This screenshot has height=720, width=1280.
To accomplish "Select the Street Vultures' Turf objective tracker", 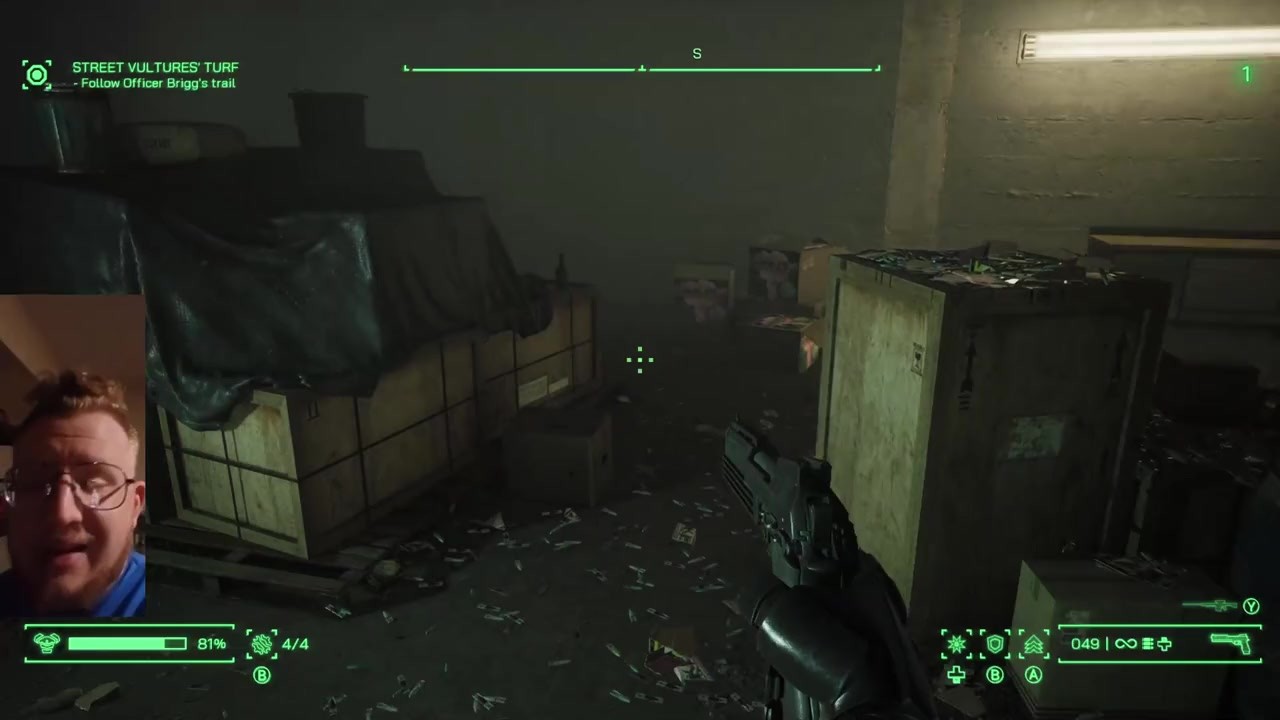I will (155, 68).
